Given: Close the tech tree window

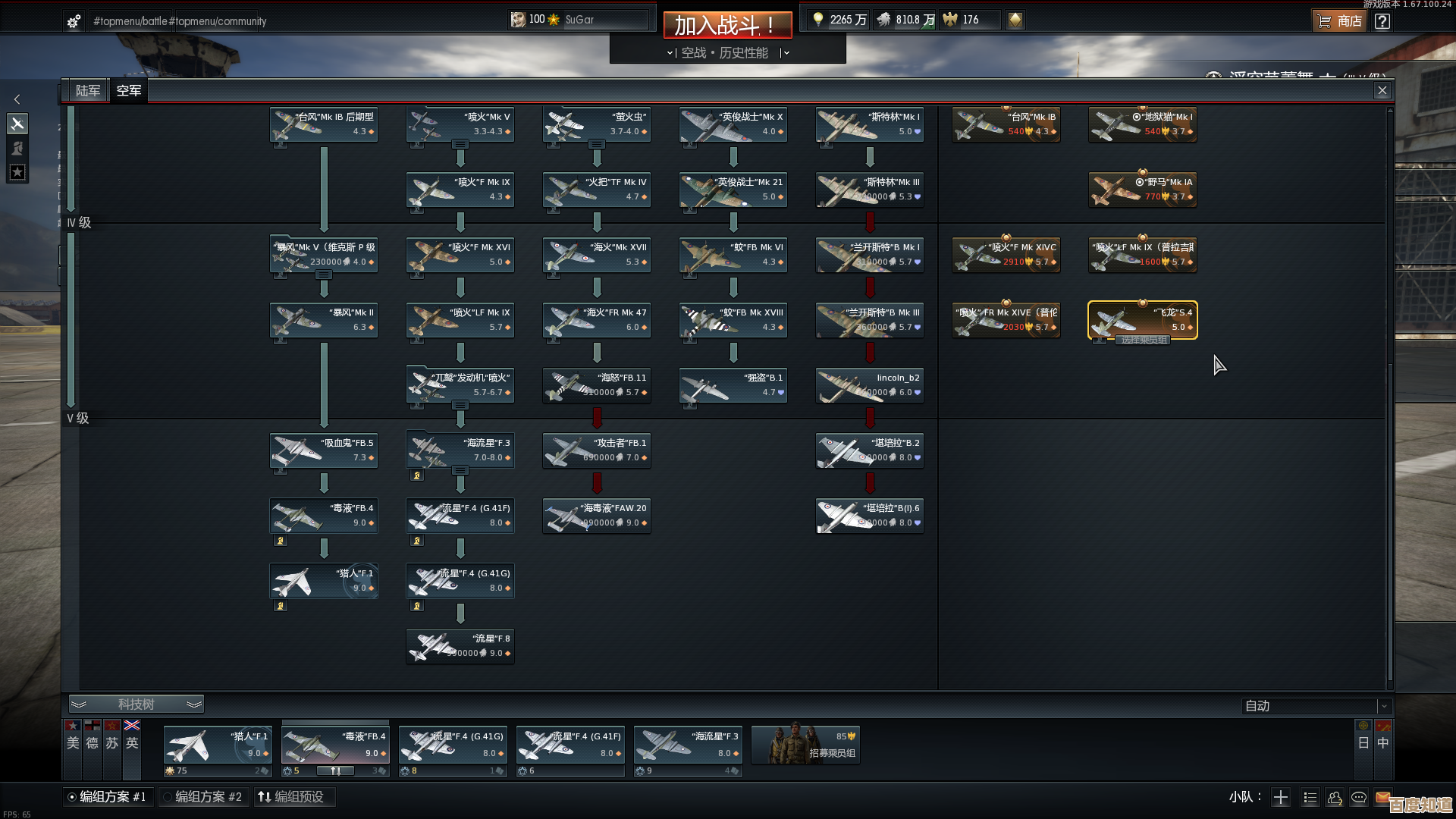Looking at the screenshot, I should (x=1382, y=91).
